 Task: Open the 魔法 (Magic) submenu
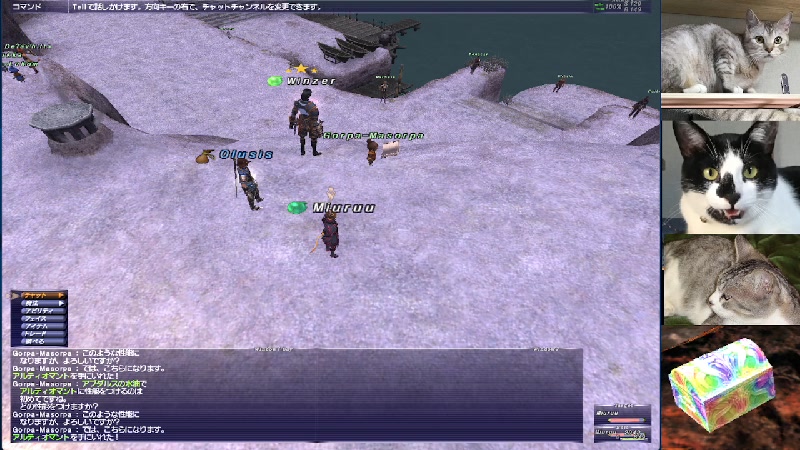(x=38, y=303)
